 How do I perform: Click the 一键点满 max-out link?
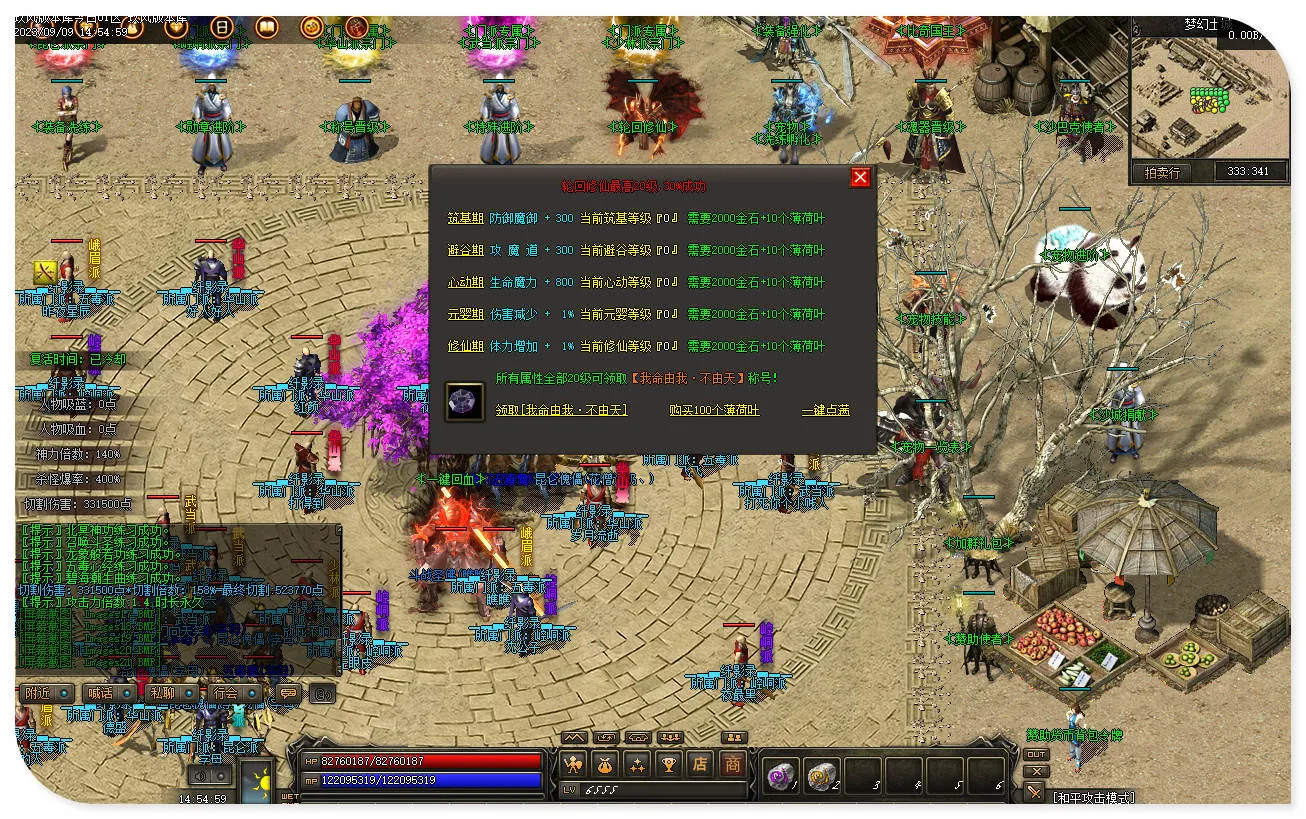826,410
